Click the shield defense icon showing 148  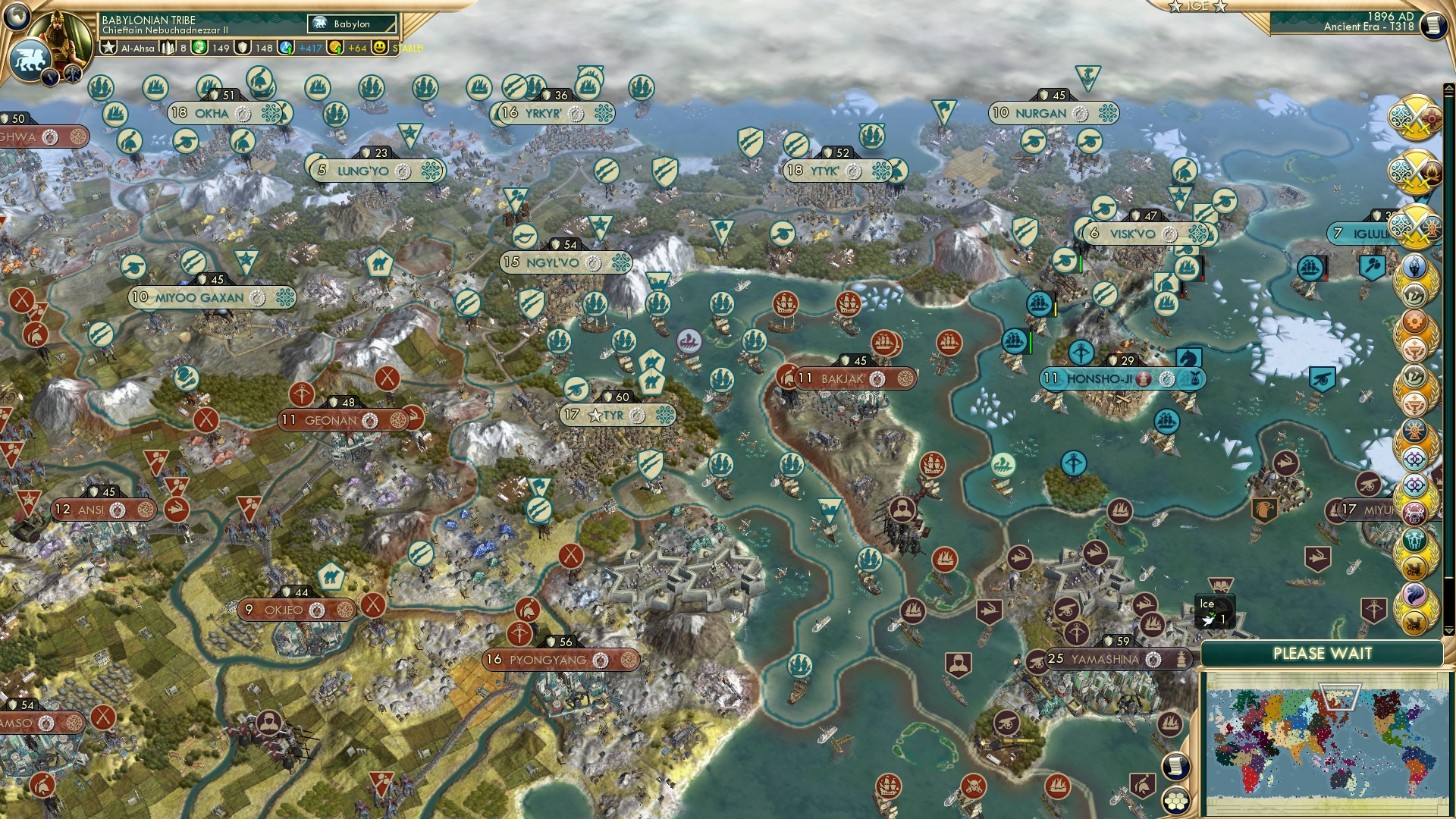pos(244,49)
